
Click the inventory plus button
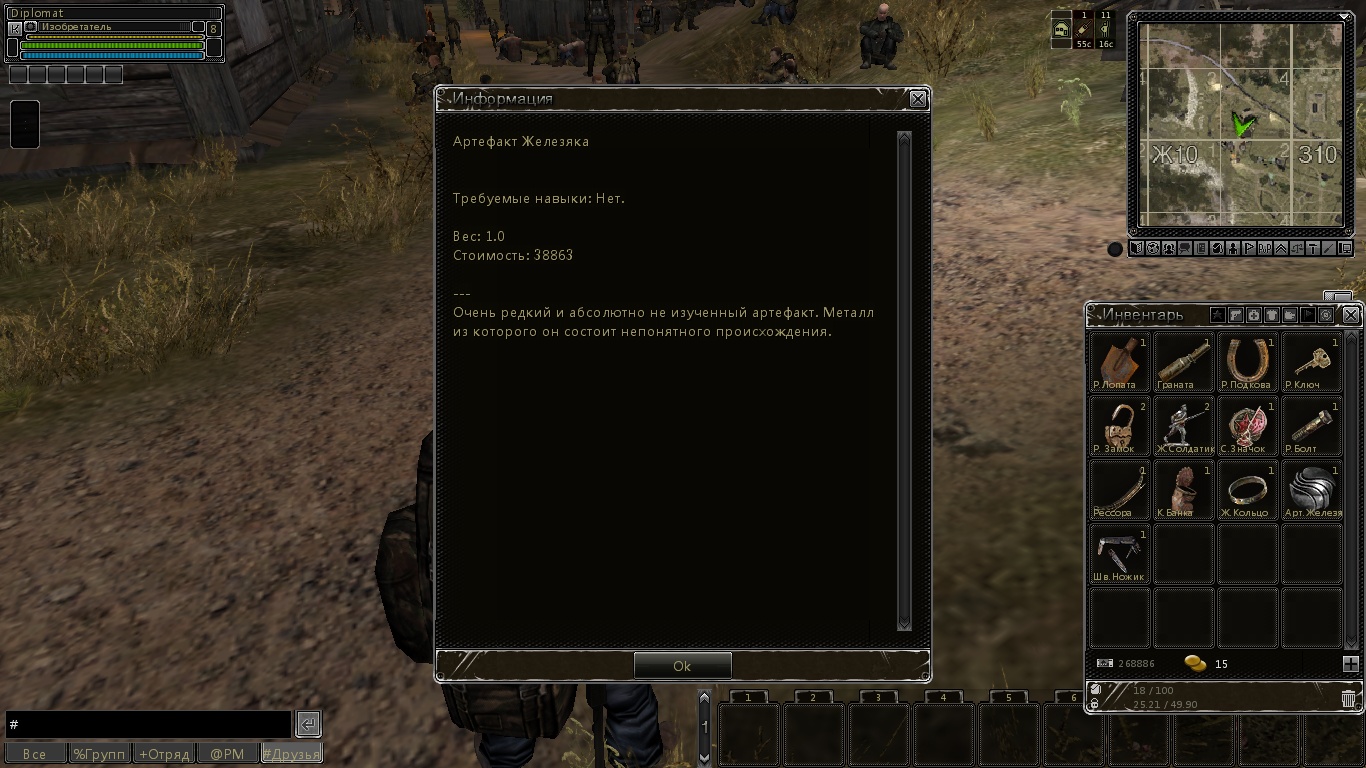1350,664
